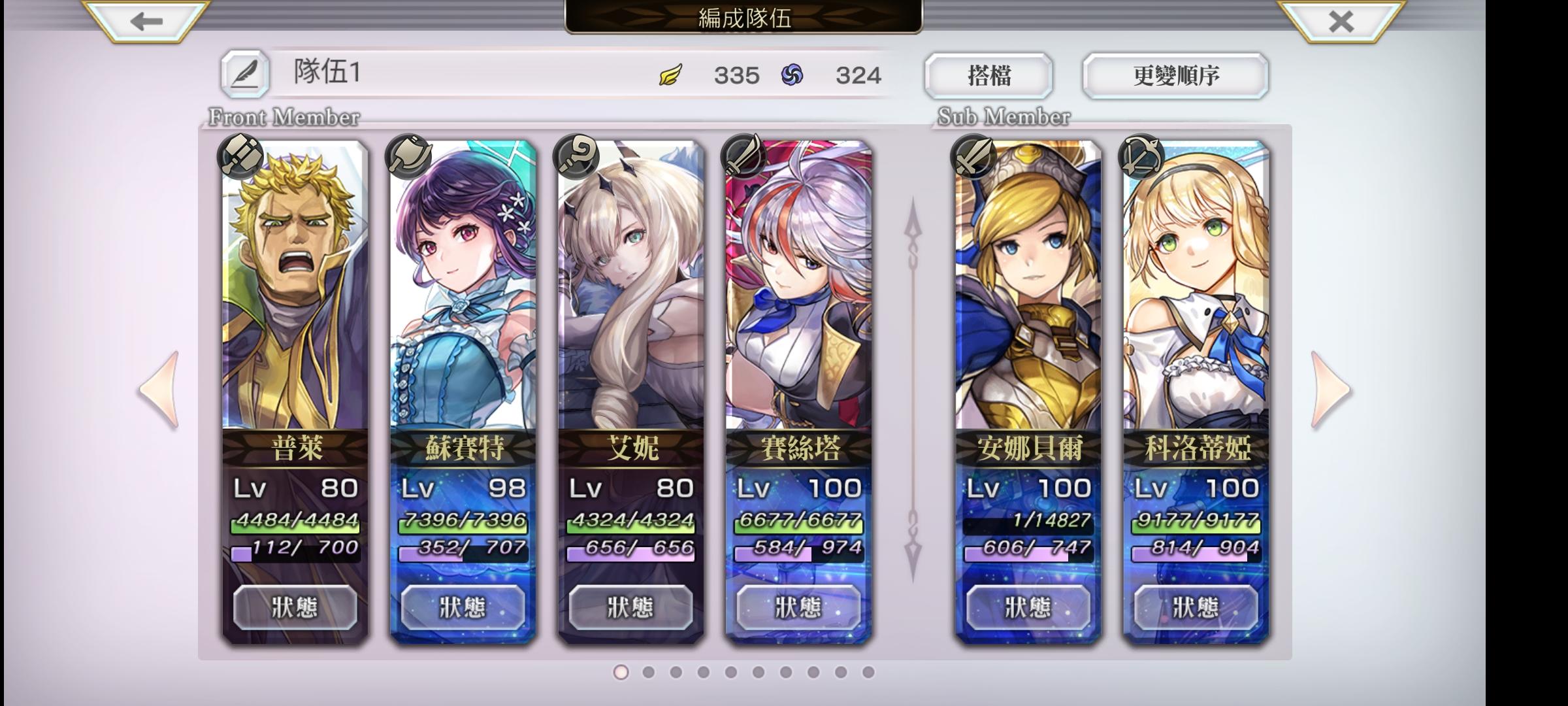Open the 搭檔 partner screen
The width and height of the screenshot is (1568, 706).
coord(990,75)
